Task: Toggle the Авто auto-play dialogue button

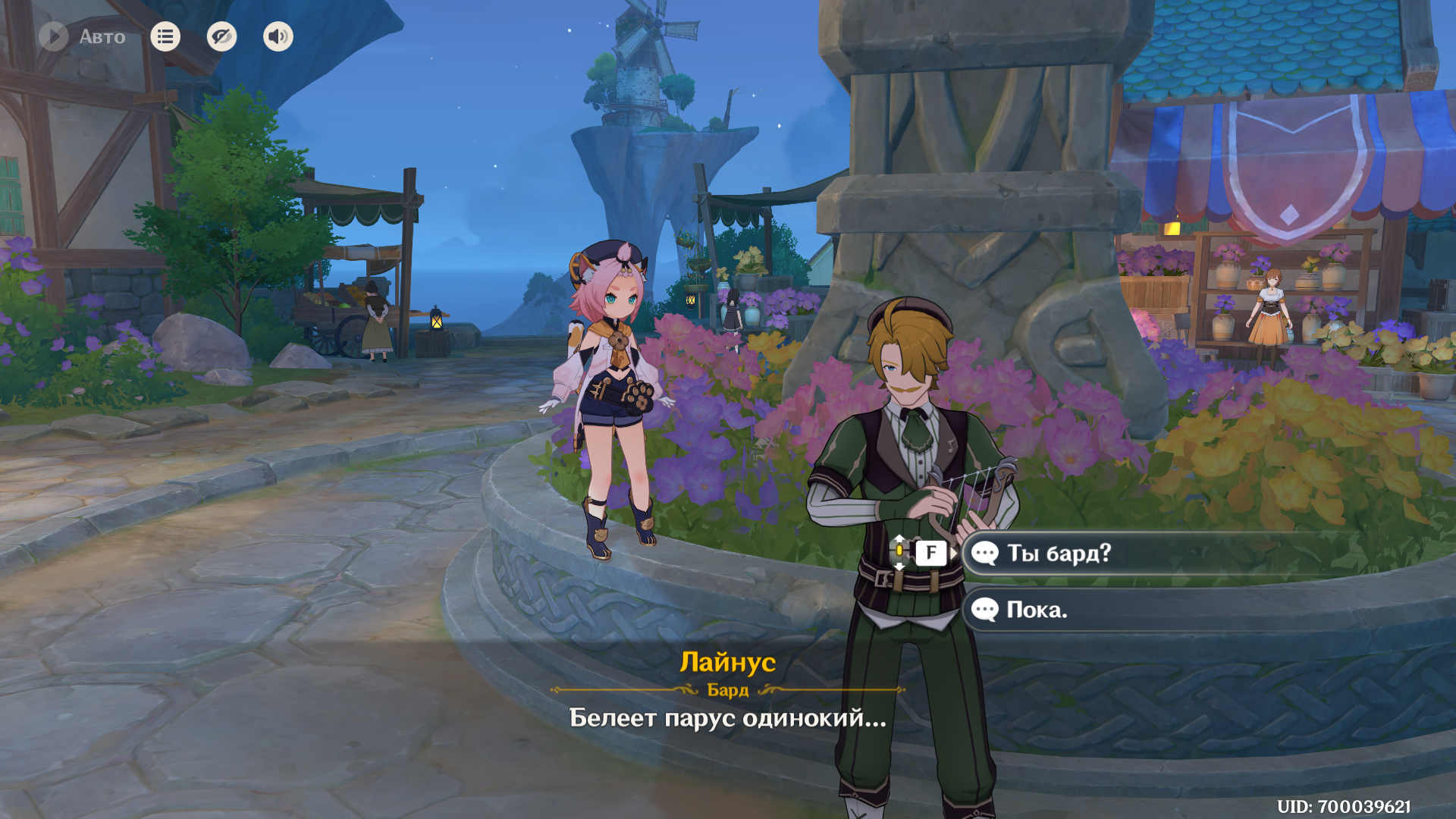Action: 55,36
